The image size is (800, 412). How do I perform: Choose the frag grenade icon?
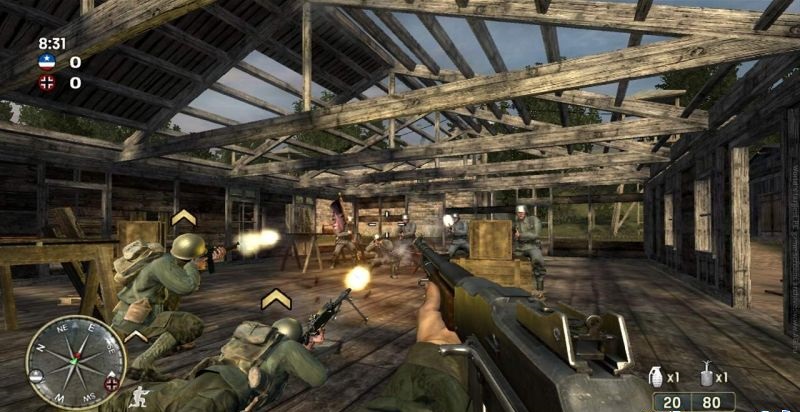point(657,377)
